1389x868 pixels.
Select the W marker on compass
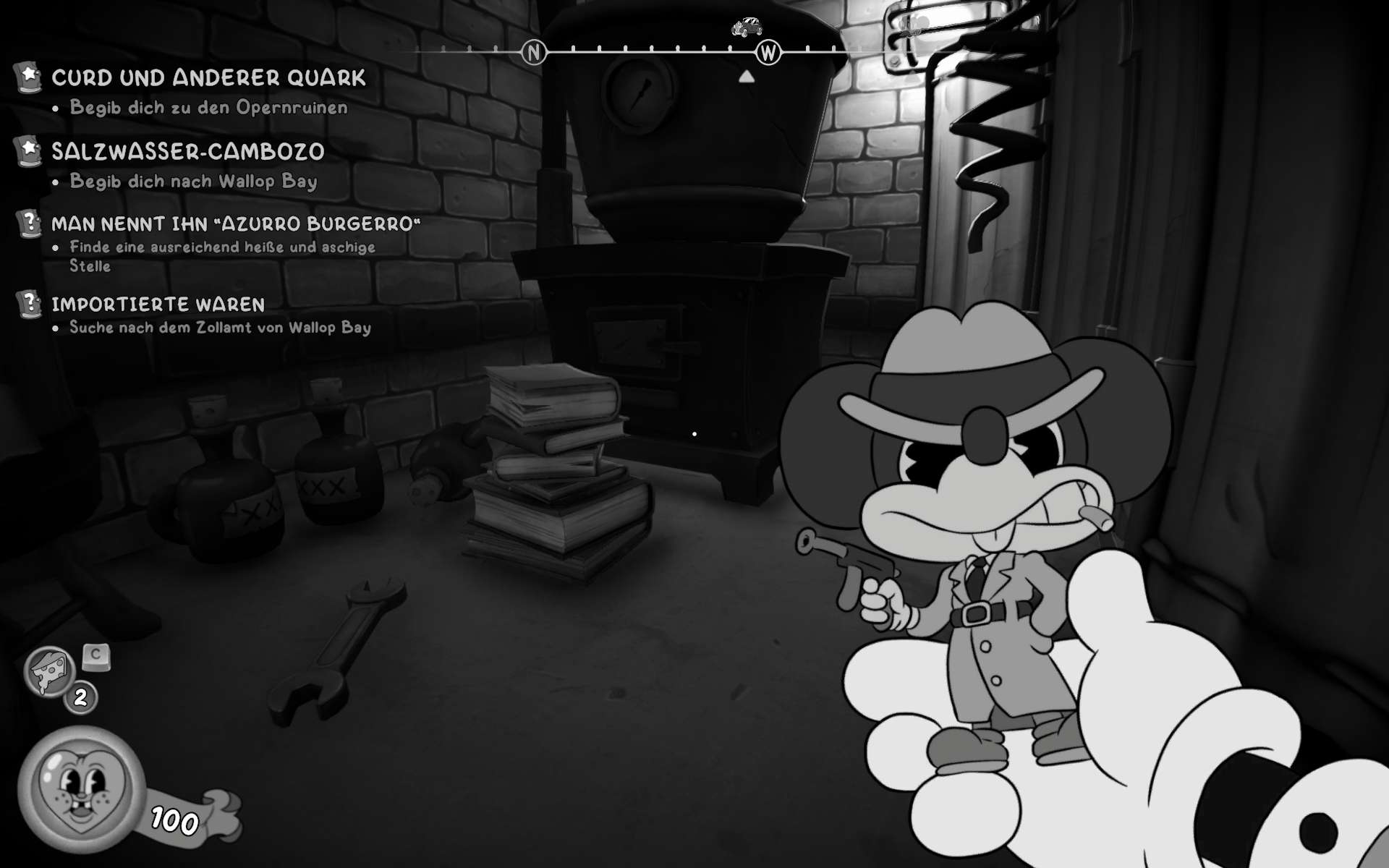(768, 52)
